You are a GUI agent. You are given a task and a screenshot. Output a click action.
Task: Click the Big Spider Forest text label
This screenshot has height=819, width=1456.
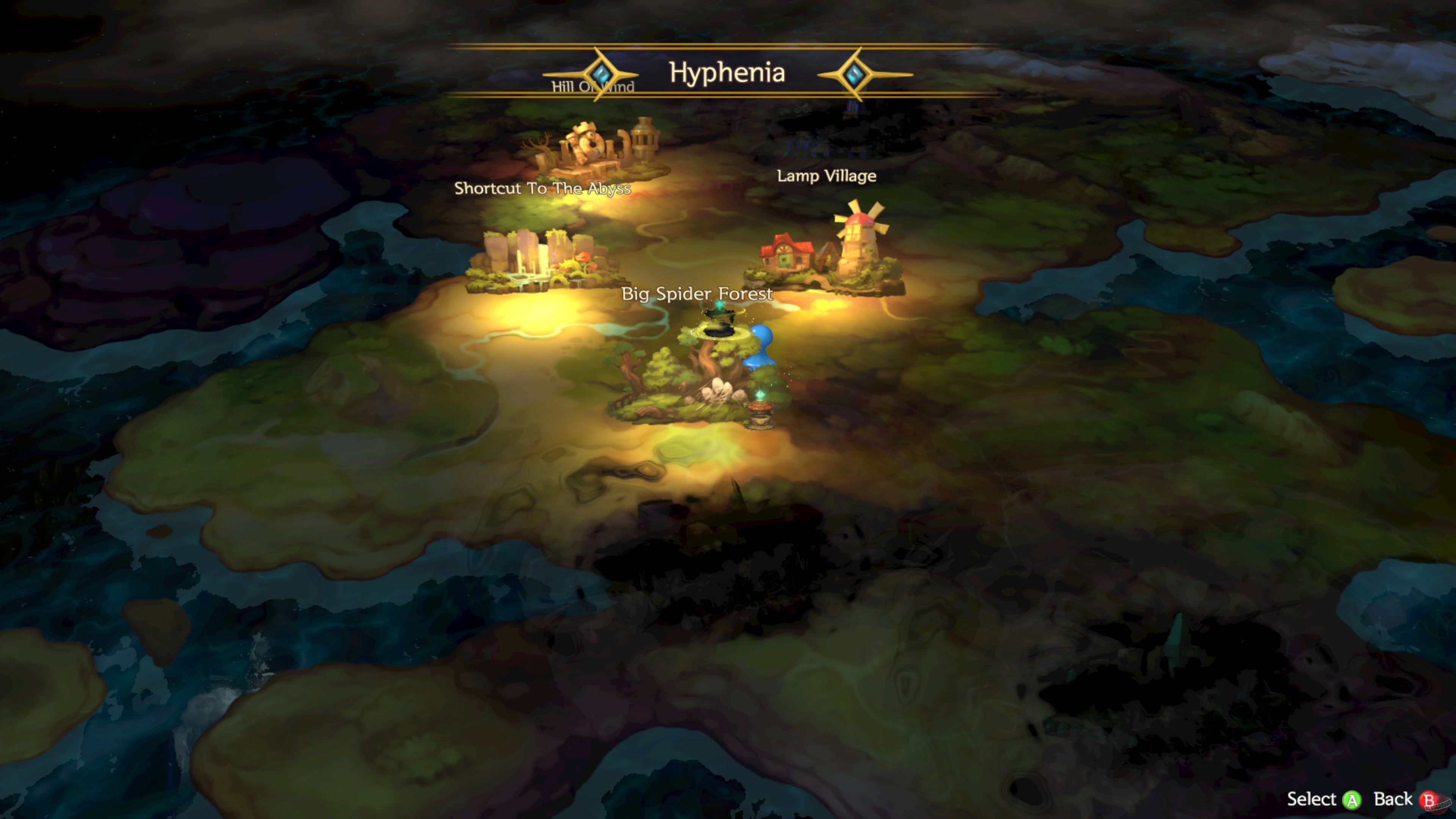point(697,294)
